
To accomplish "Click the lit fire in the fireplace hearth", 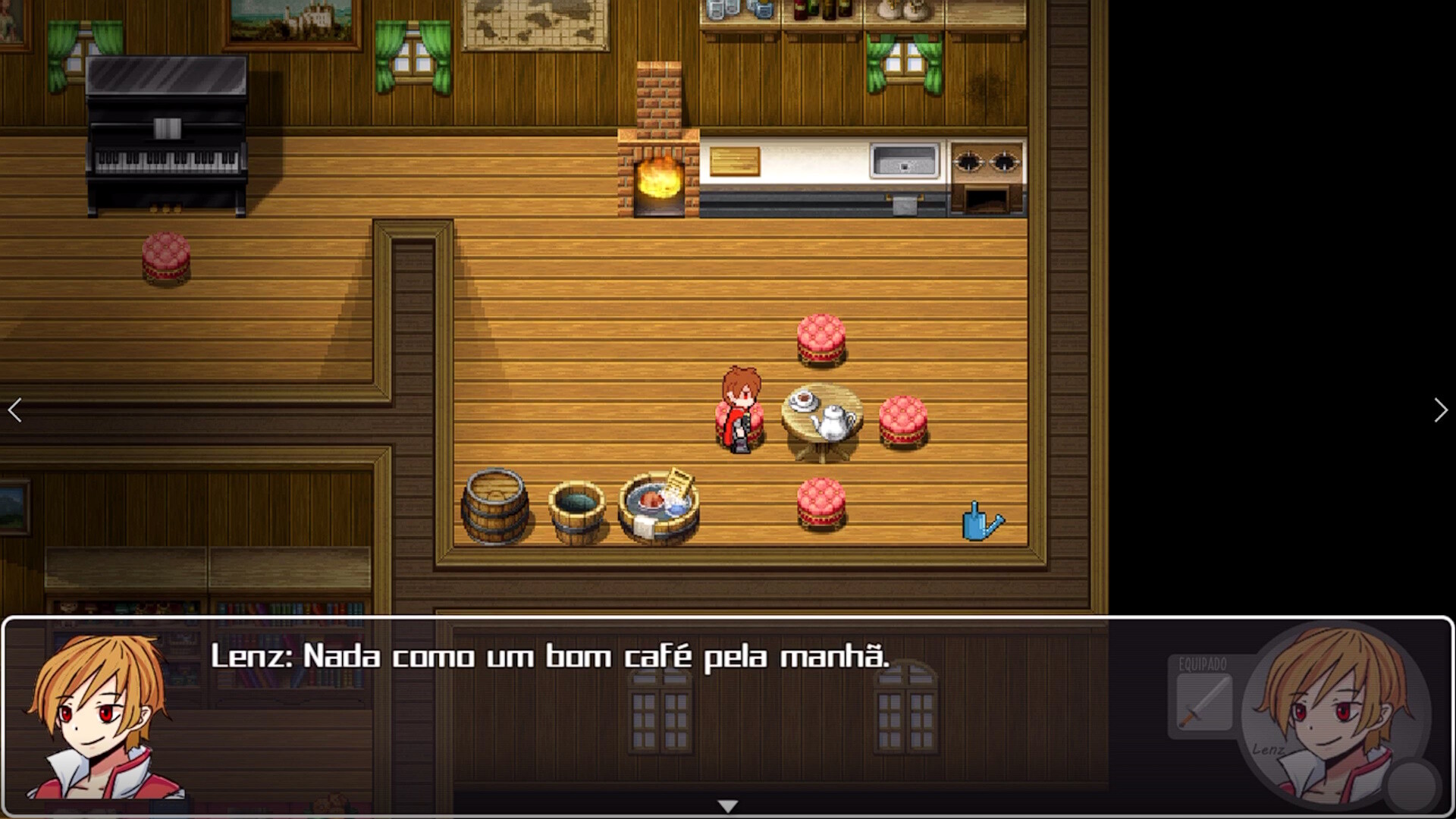I will (660, 182).
